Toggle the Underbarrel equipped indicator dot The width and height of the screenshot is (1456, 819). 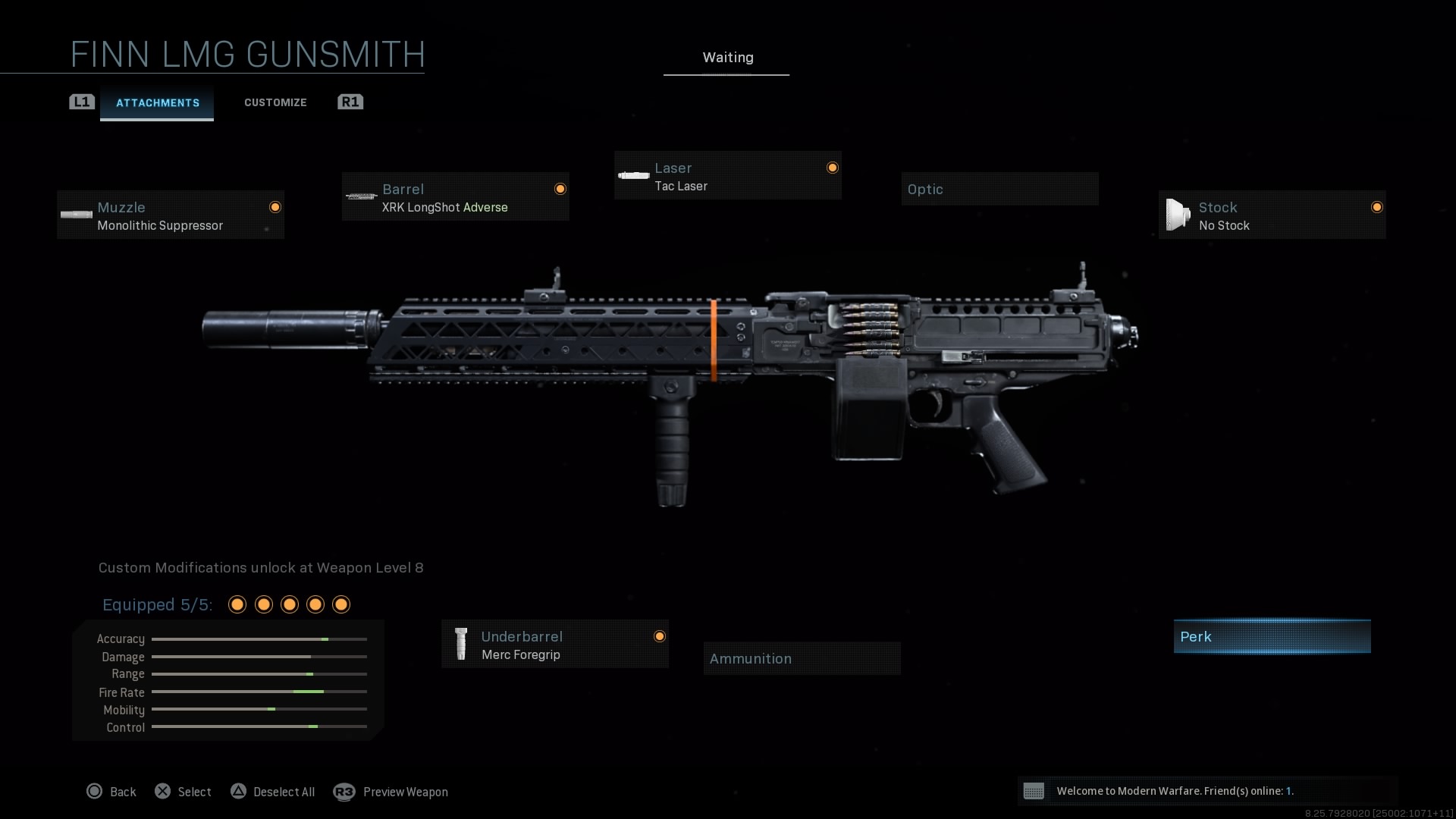[660, 637]
